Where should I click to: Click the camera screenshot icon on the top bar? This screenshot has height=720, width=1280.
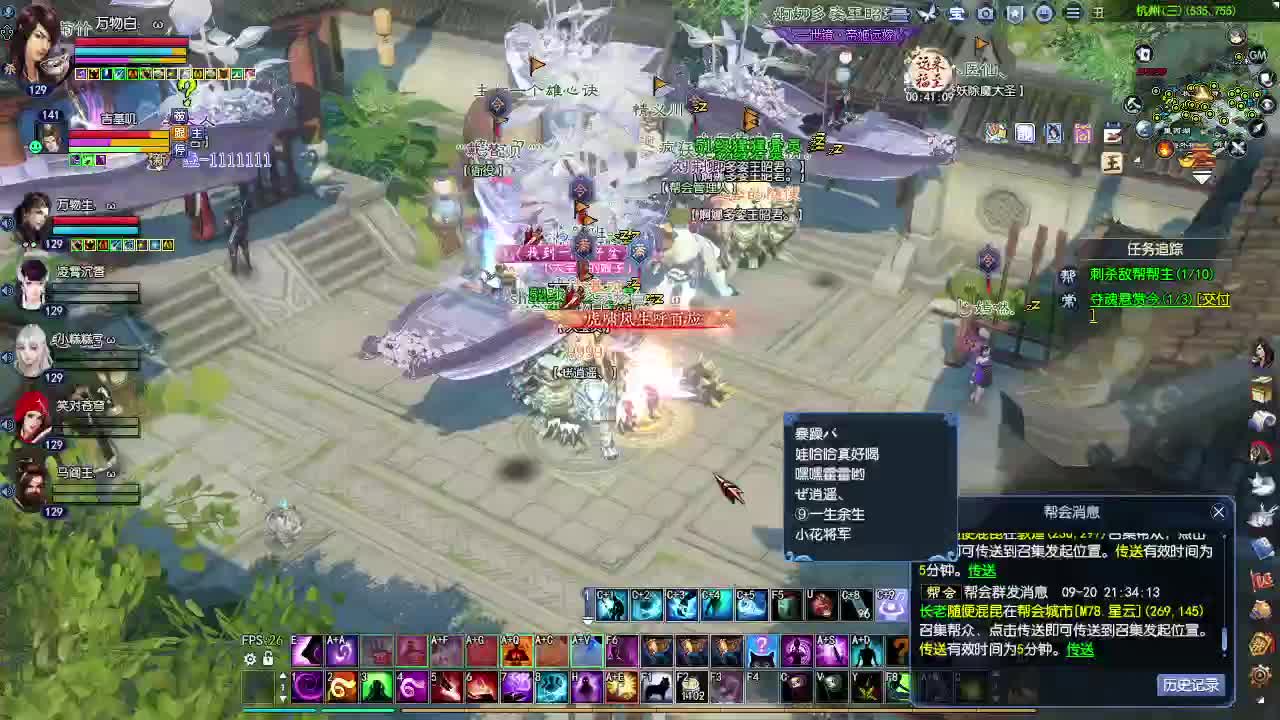[986, 13]
